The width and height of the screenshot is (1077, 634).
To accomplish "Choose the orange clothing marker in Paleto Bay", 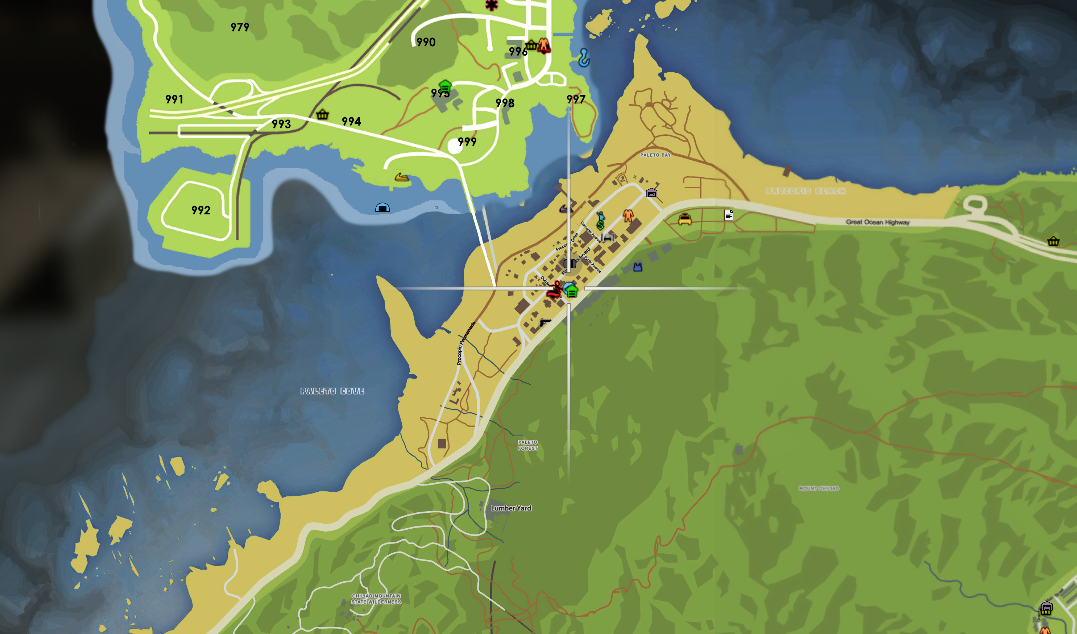I will [628, 214].
